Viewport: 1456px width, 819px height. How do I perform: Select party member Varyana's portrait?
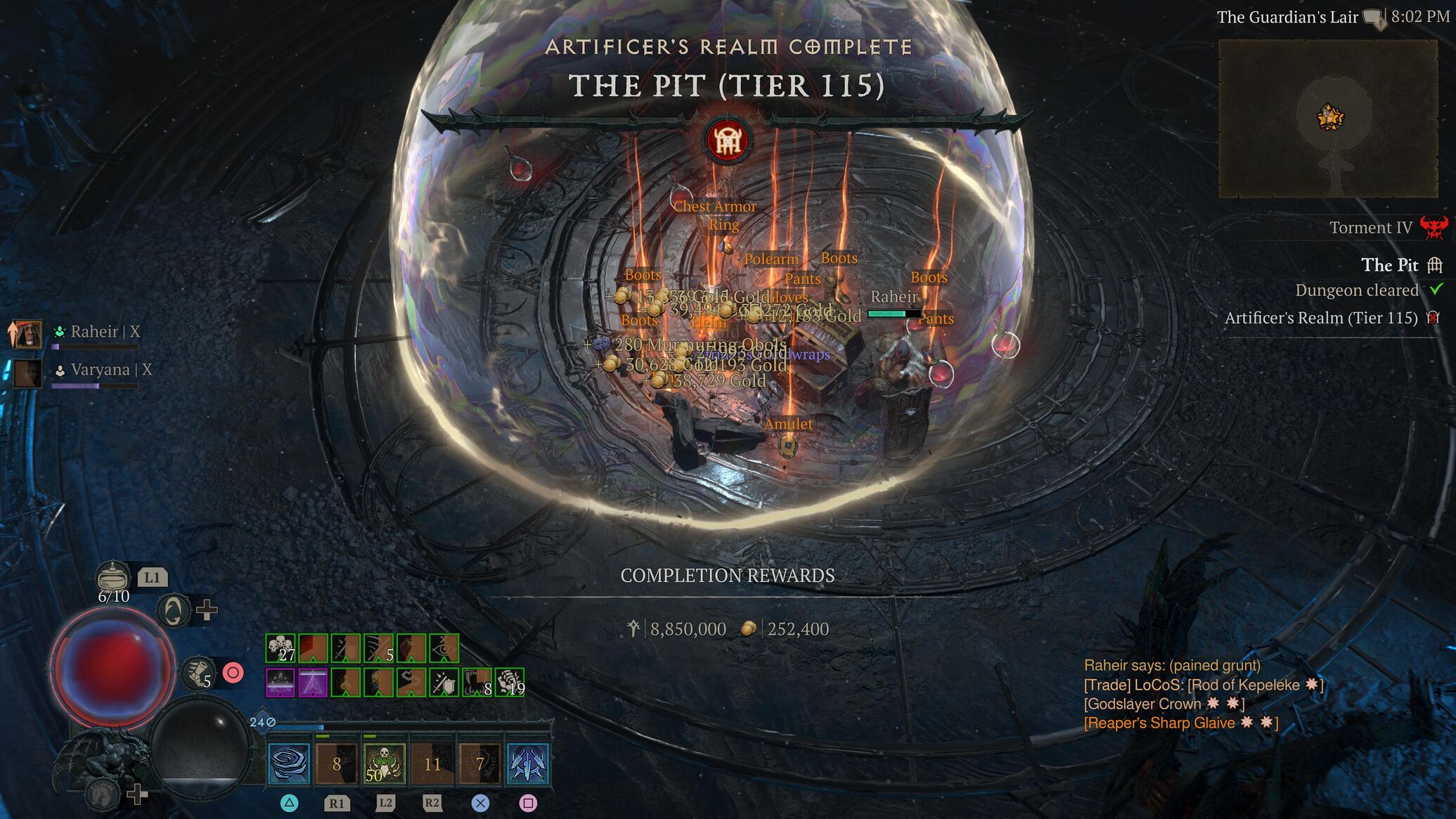(27, 373)
